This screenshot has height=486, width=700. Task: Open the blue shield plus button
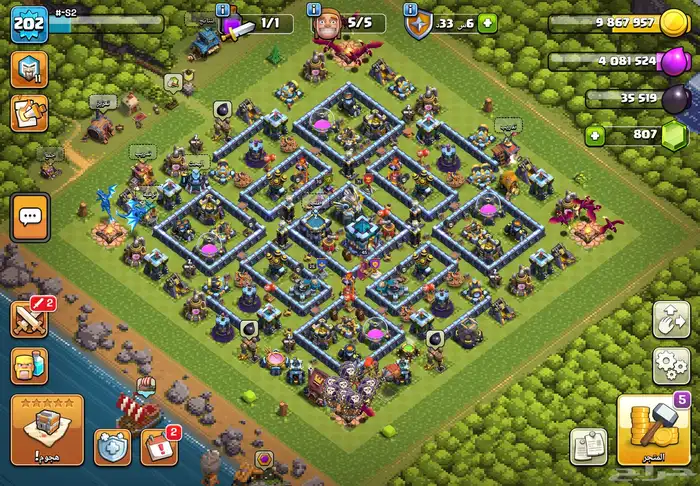(113, 446)
